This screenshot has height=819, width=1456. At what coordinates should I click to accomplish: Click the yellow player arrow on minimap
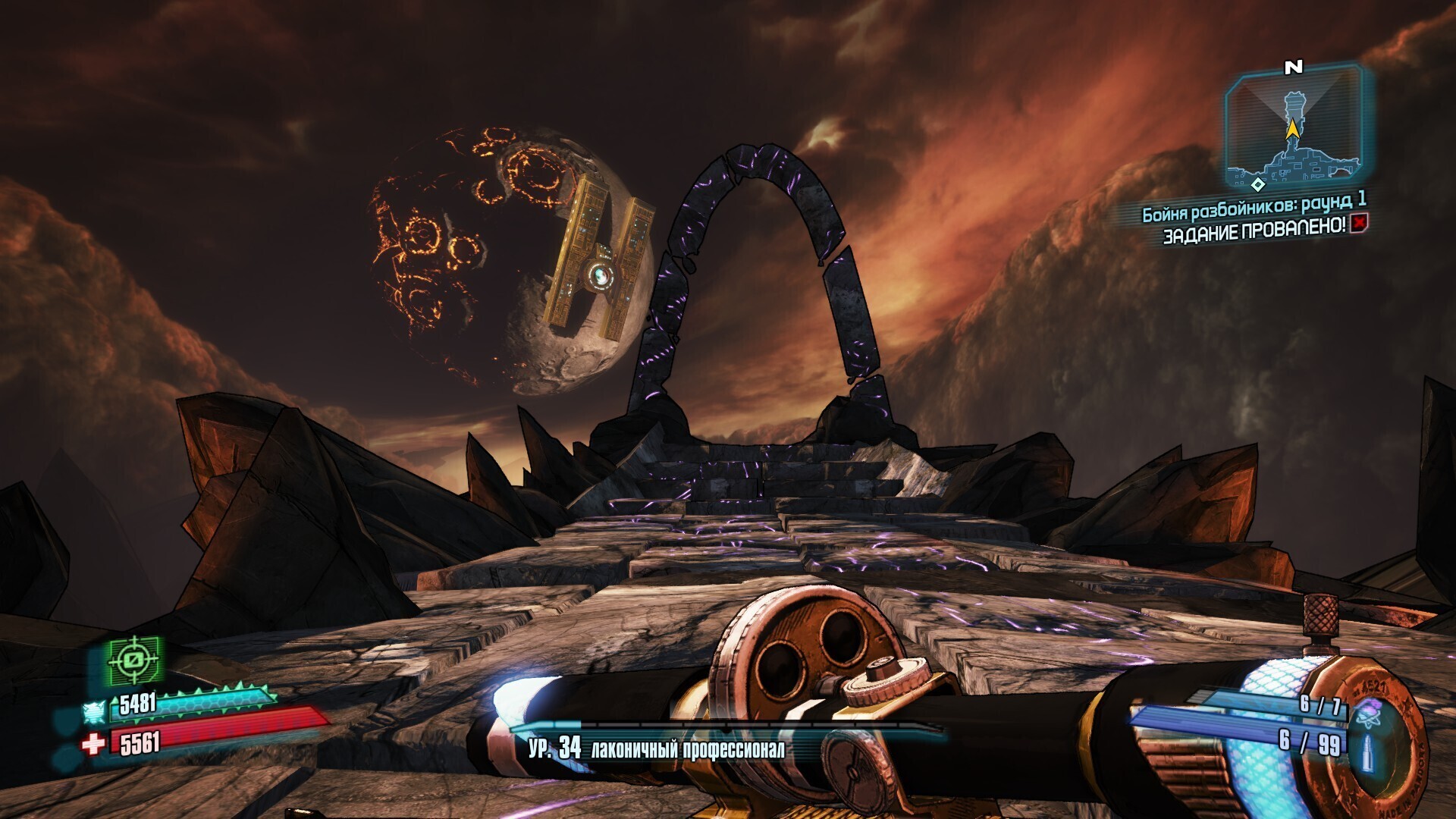click(1291, 130)
